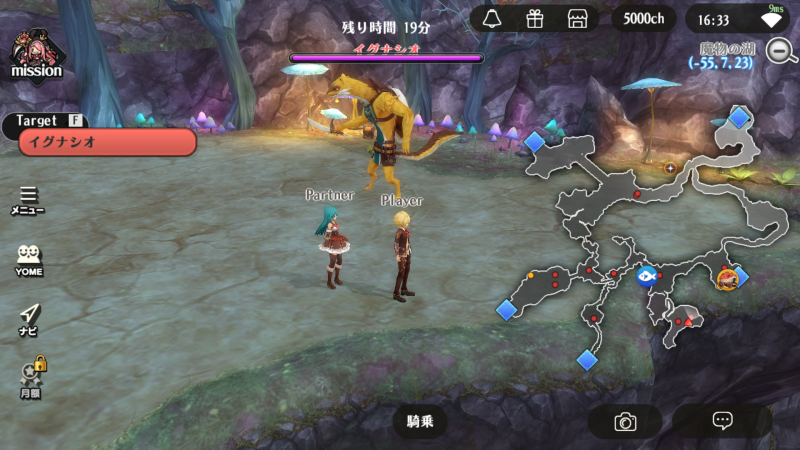
Task: Click the orange monster face map marker
Action: [727, 279]
